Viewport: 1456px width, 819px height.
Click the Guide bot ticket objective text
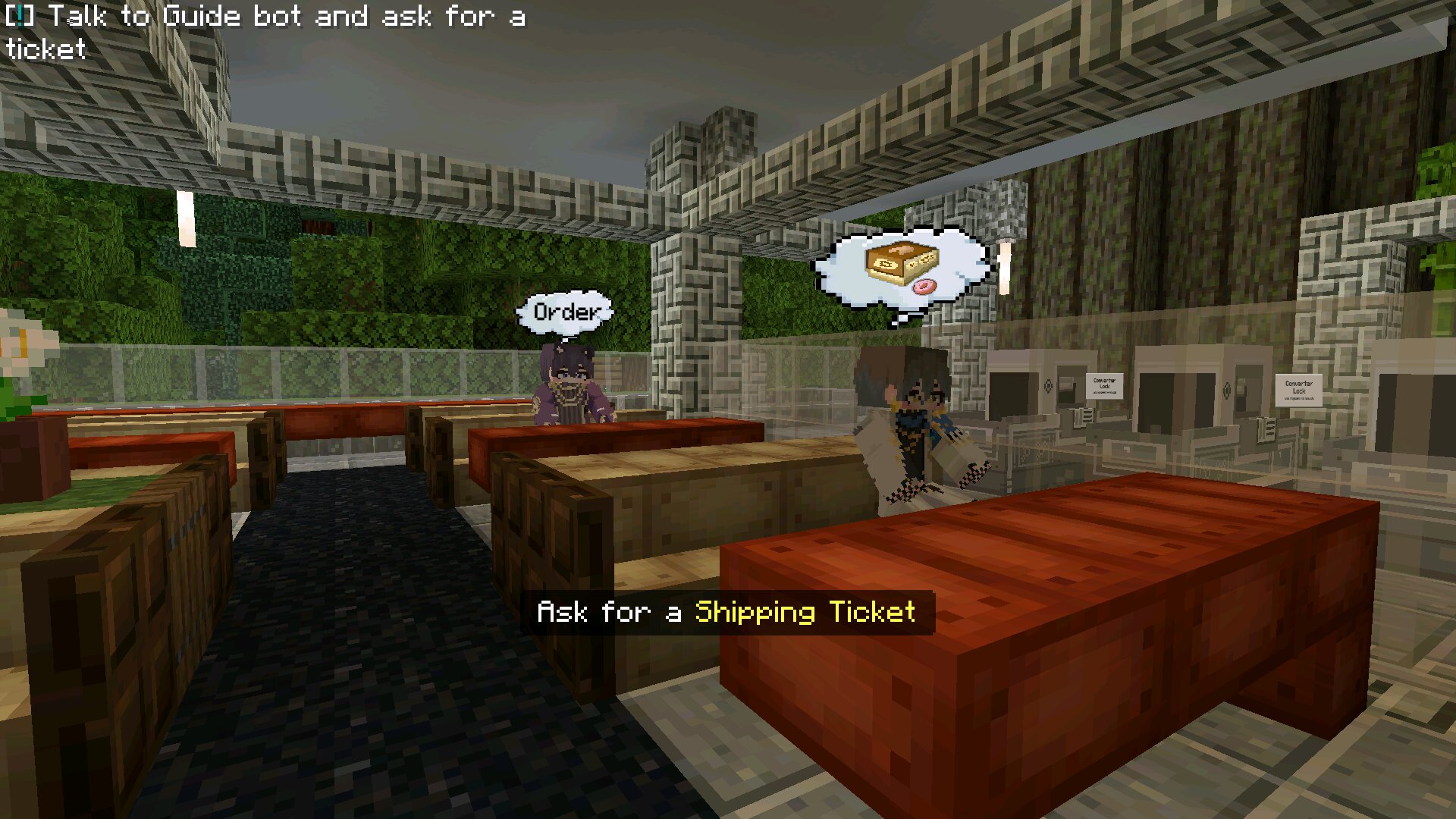tap(265, 32)
